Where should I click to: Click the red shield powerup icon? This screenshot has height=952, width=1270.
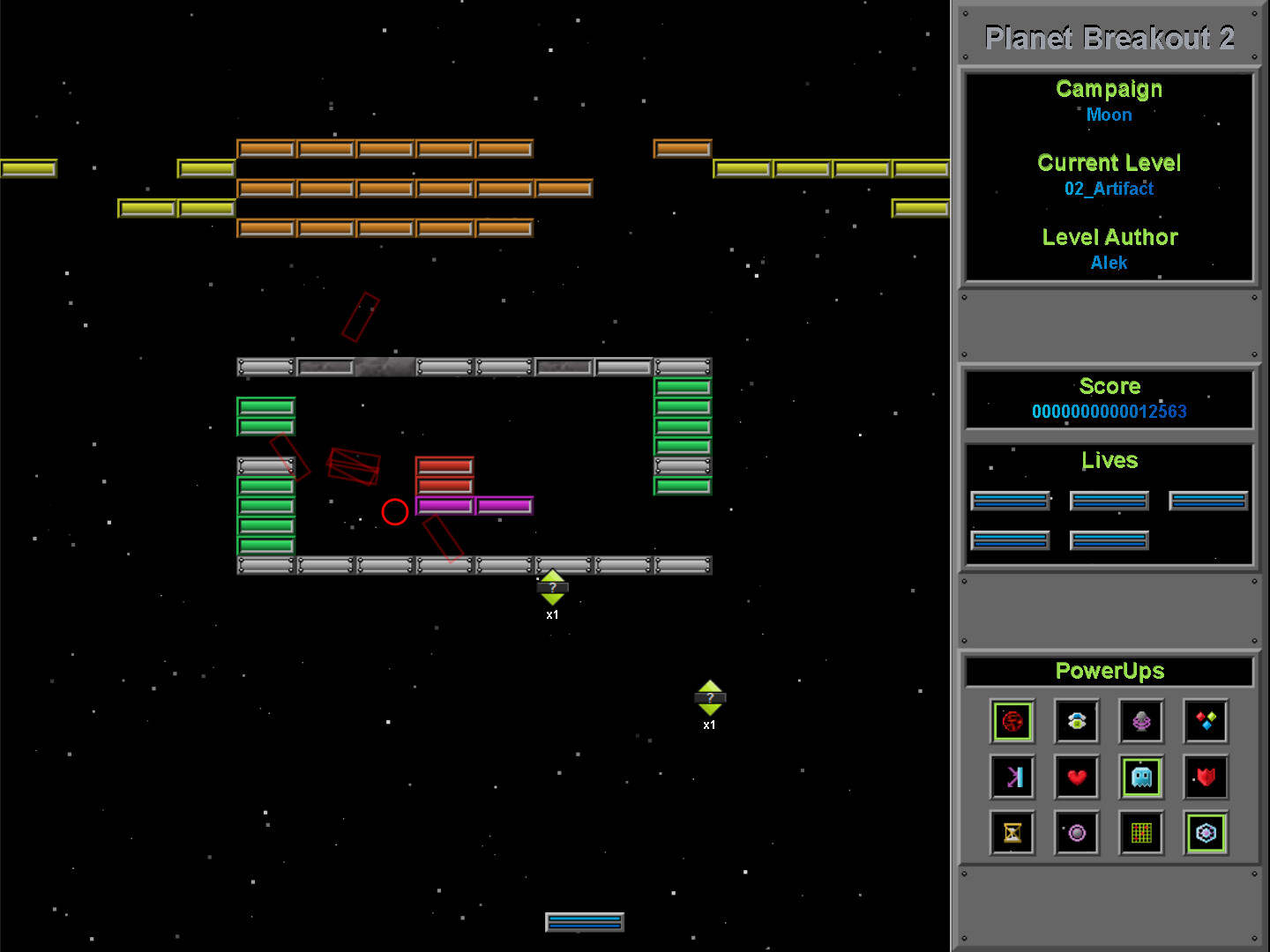(1206, 777)
